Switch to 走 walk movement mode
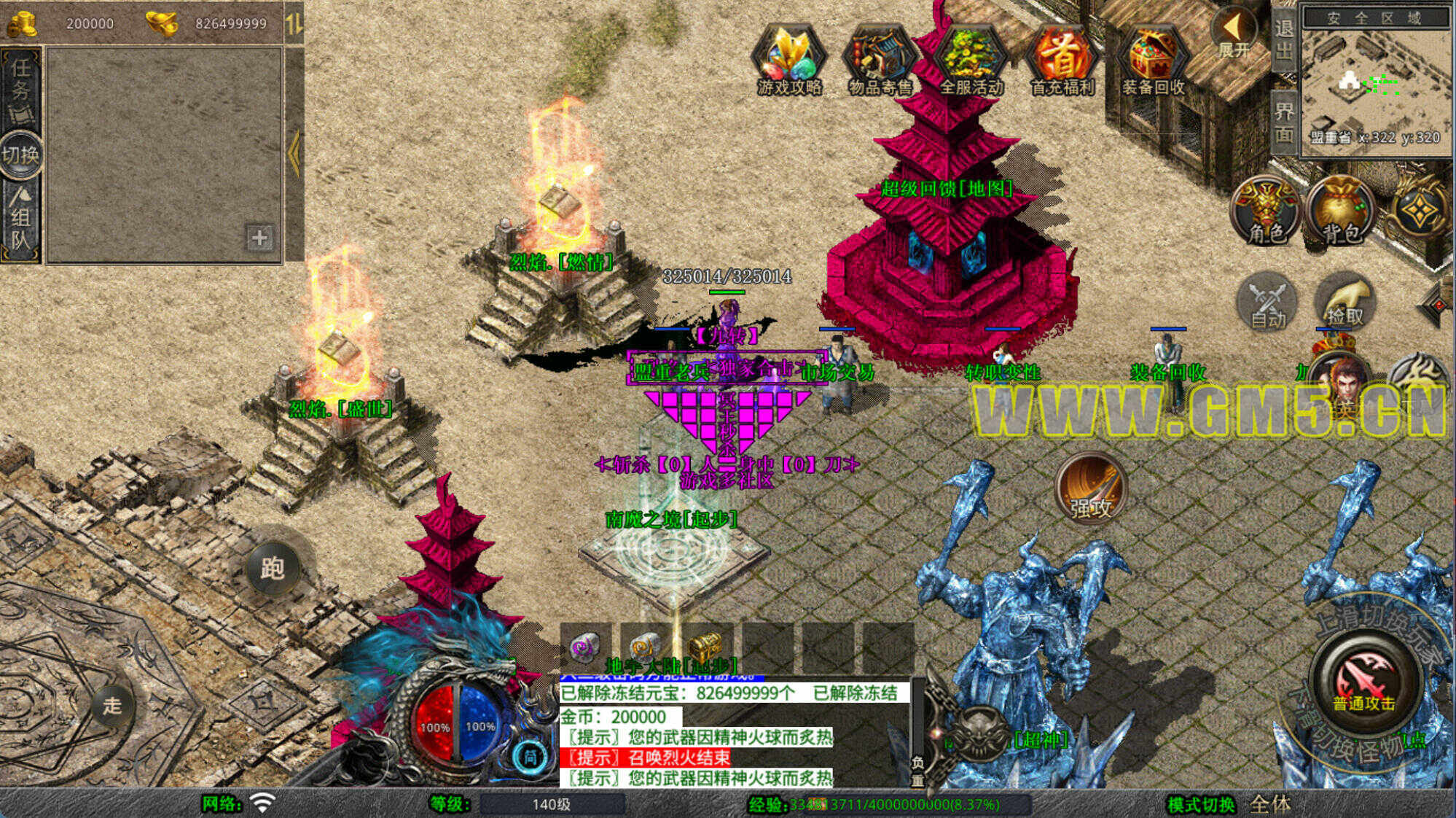This screenshot has height=818, width=1456. click(x=111, y=705)
